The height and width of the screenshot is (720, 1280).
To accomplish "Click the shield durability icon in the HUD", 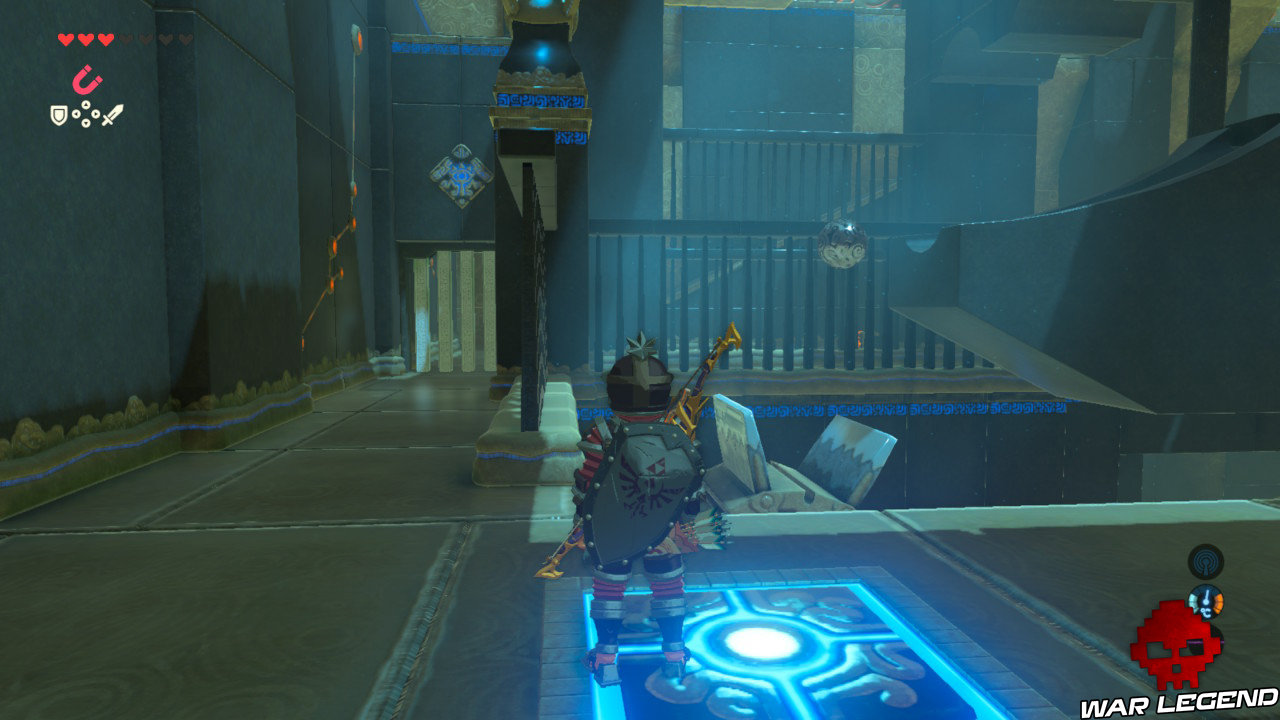I will click(x=58, y=113).
